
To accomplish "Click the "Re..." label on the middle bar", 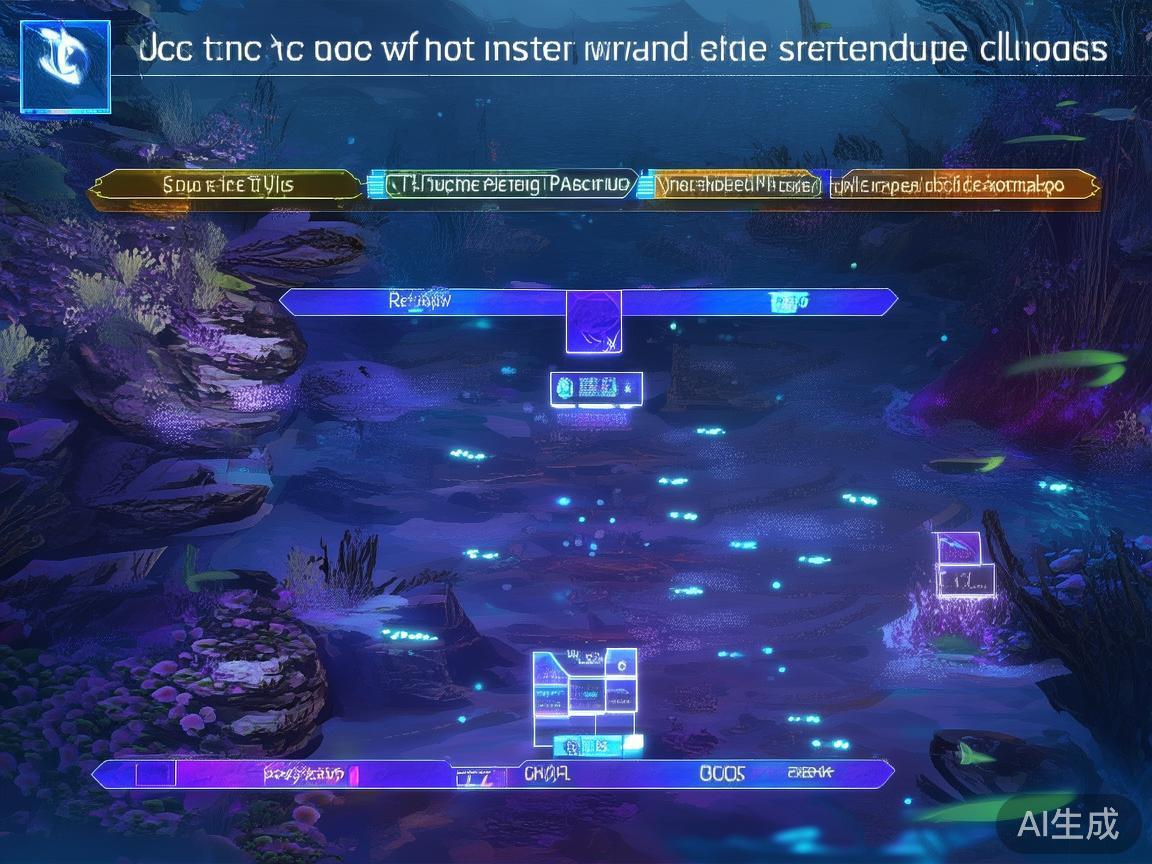I will pyautogui.click(x=419, y=300).
